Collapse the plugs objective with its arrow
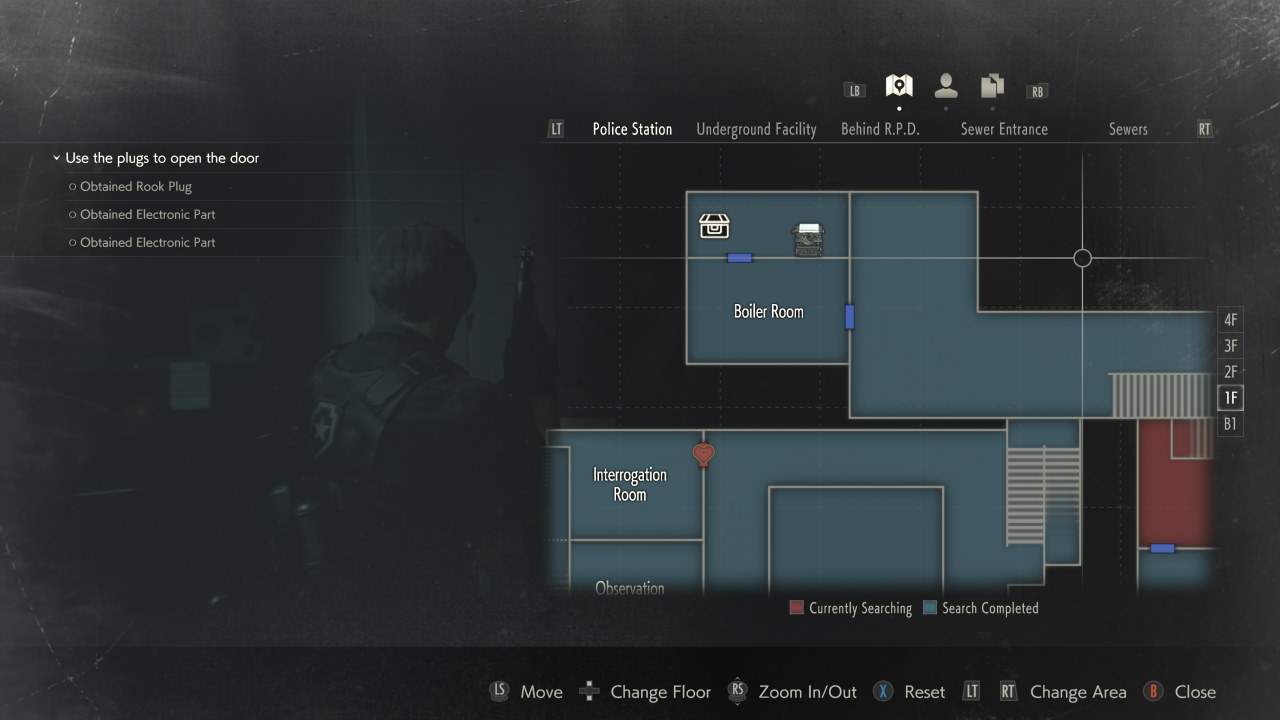The width and height of the screenshot is (1280, 720). (56, 158)
